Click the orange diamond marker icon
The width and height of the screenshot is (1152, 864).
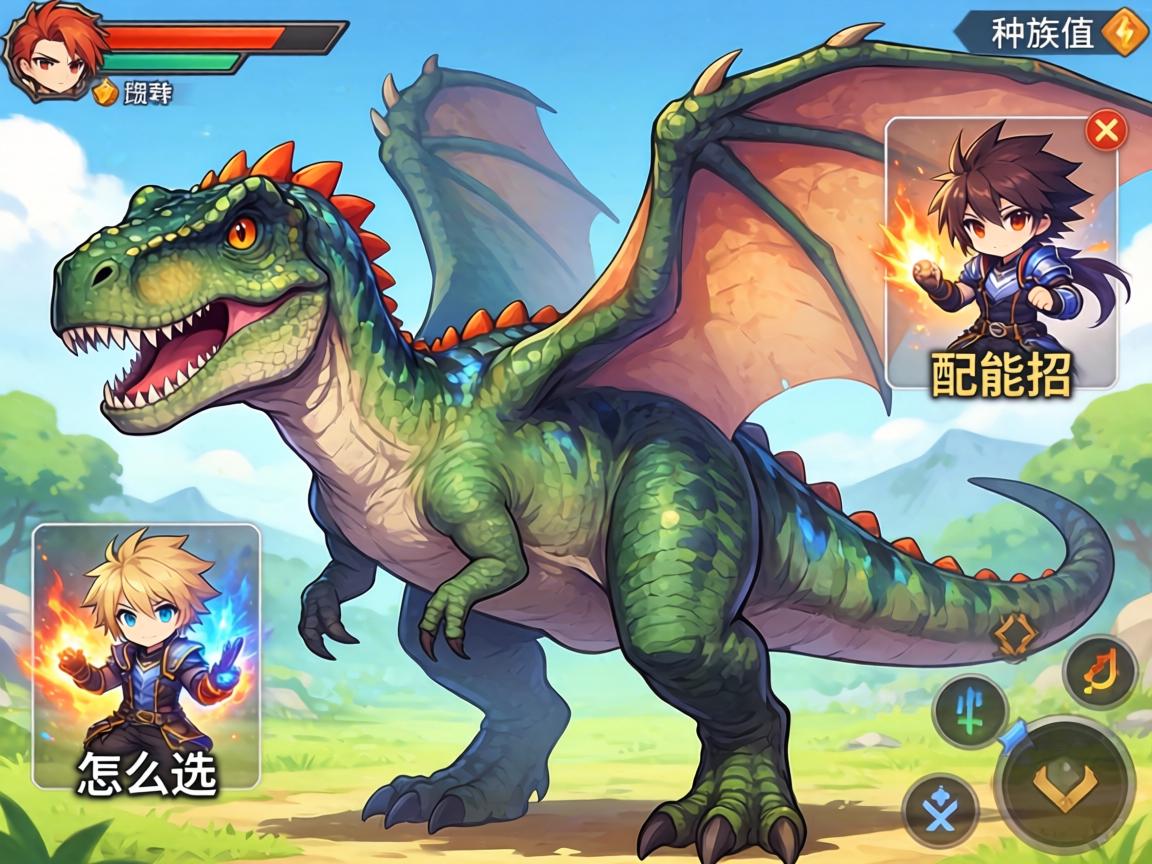[1011, 635]
